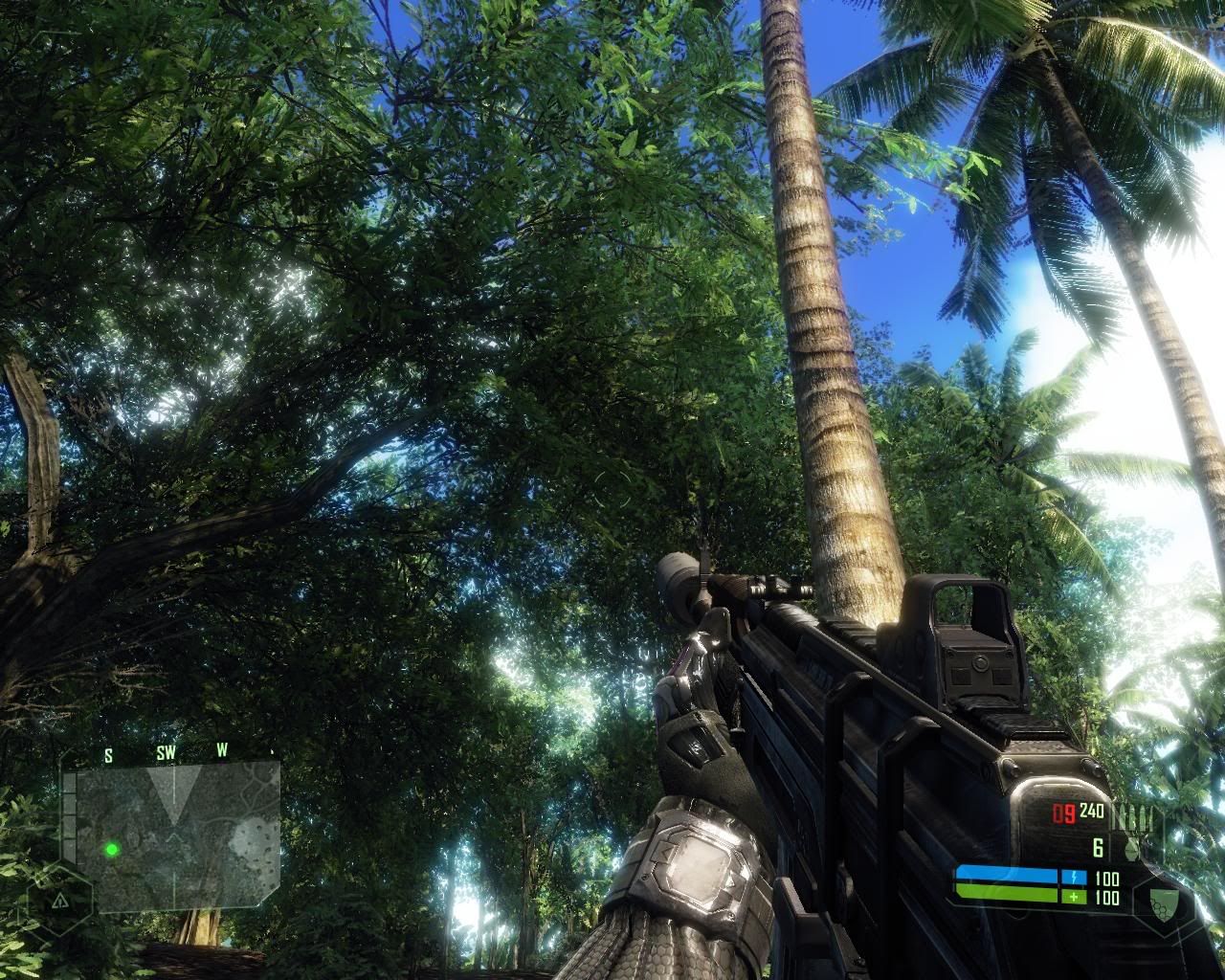Click the warning triangle hexagon icon

(x=59, y=901)
